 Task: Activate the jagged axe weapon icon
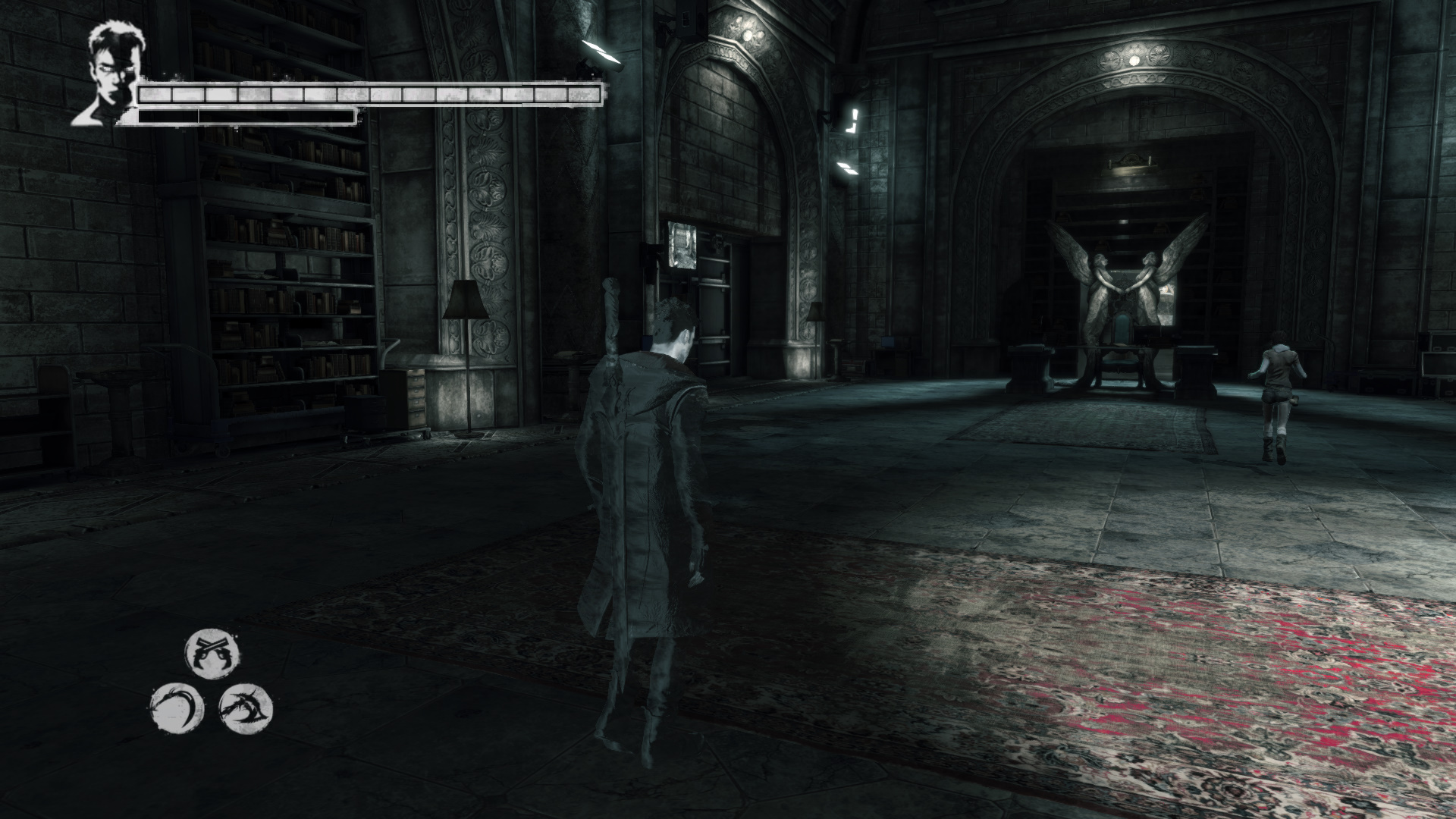click(x=245, y=709)
